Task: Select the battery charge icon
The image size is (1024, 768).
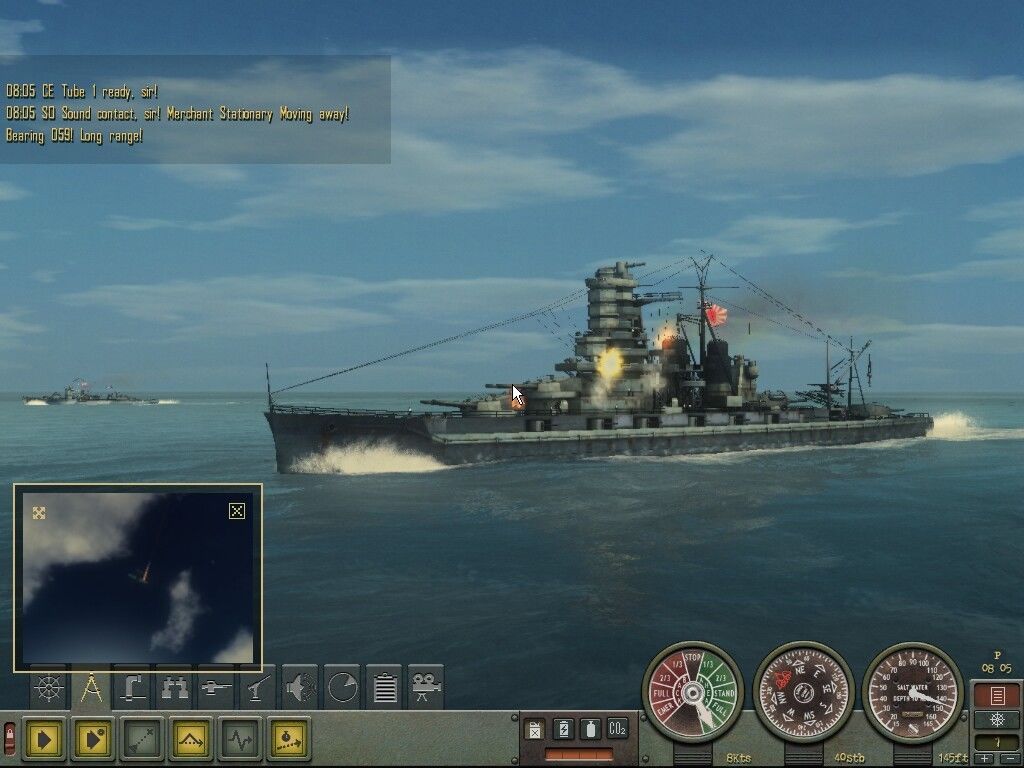Action: (563, 729)
